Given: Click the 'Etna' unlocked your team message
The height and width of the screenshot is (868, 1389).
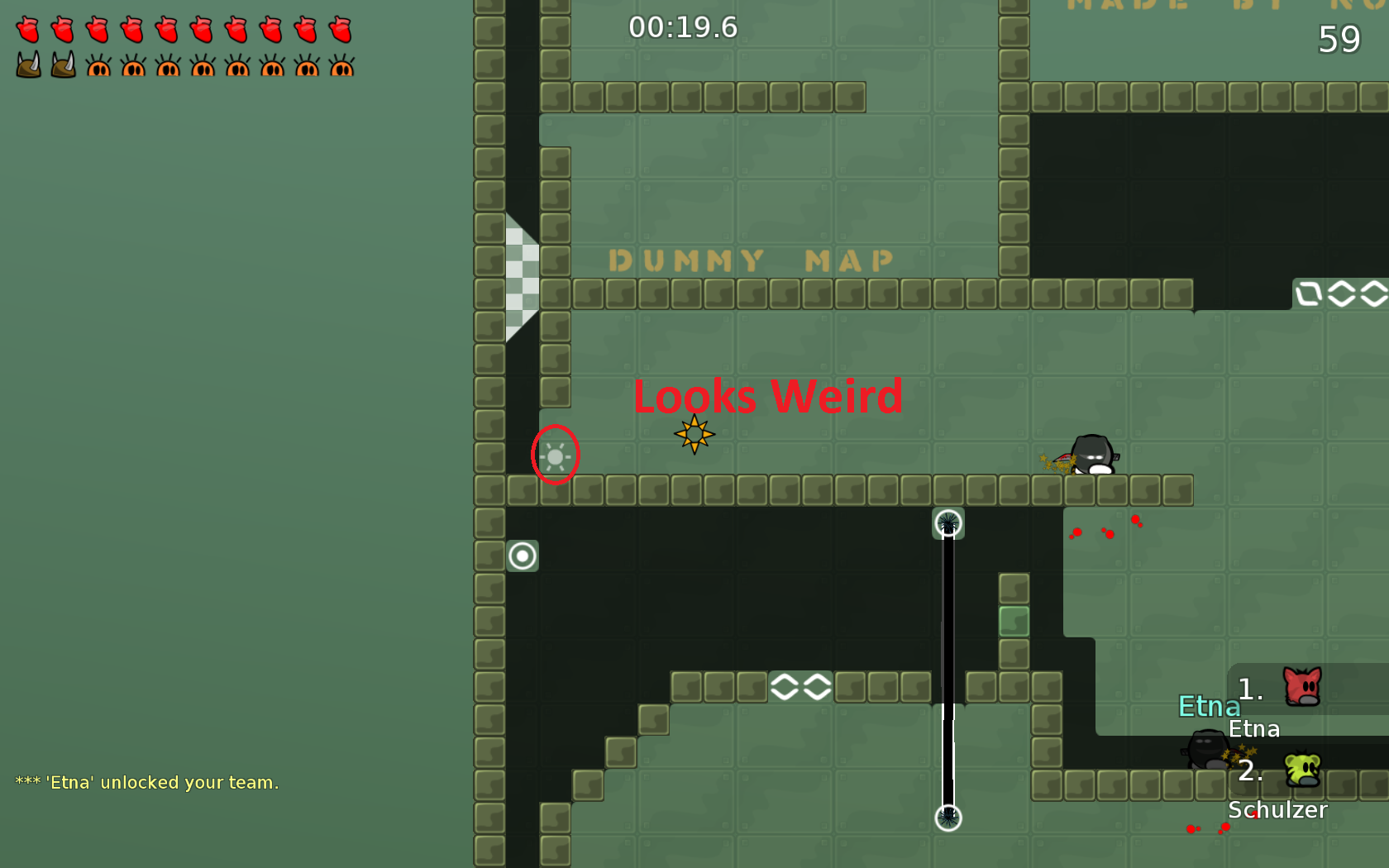Looking at the screenshot, I should click(147, 782).
